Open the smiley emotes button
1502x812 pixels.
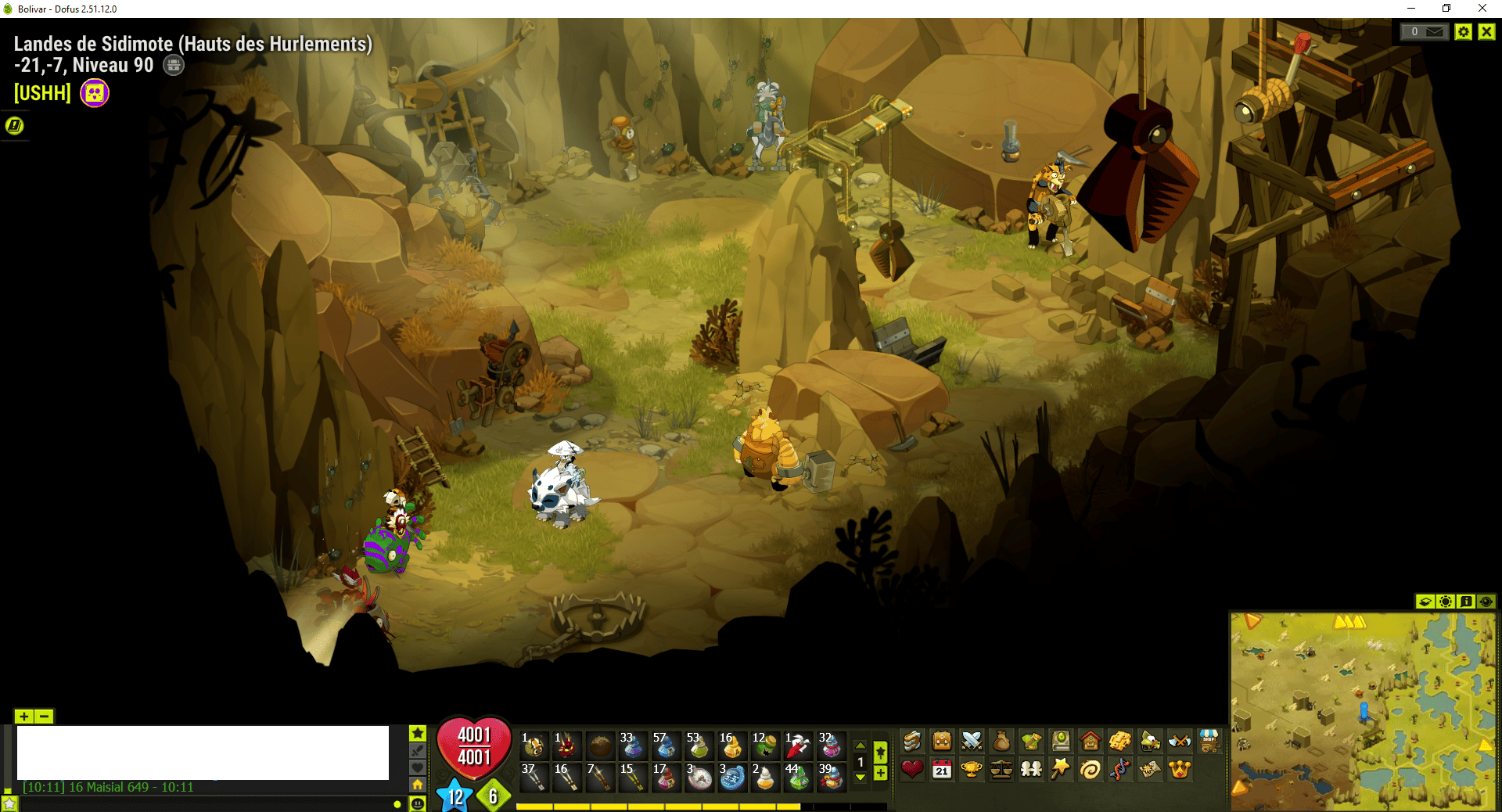coord(418,803)
